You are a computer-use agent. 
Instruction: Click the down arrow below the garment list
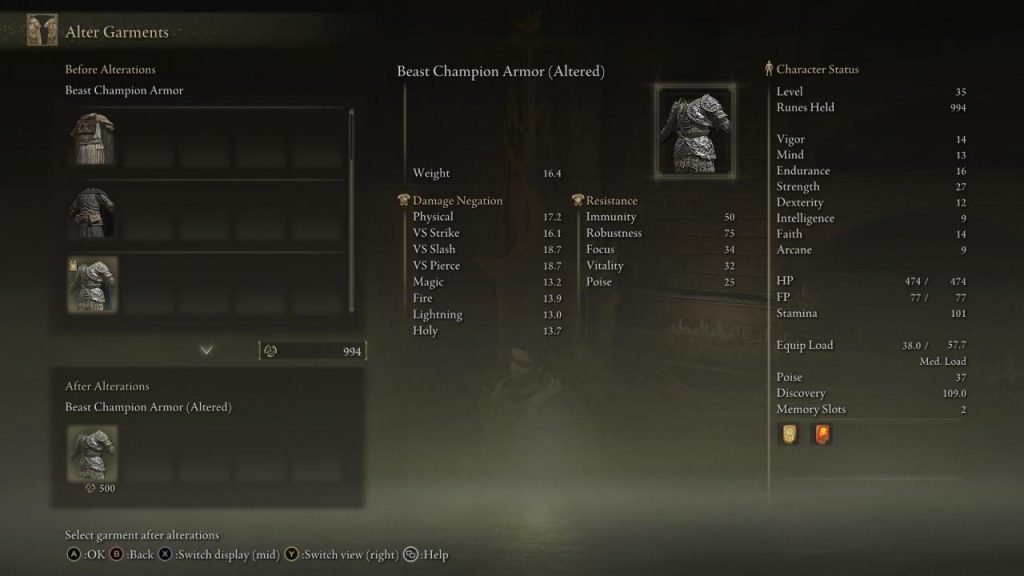207,350
